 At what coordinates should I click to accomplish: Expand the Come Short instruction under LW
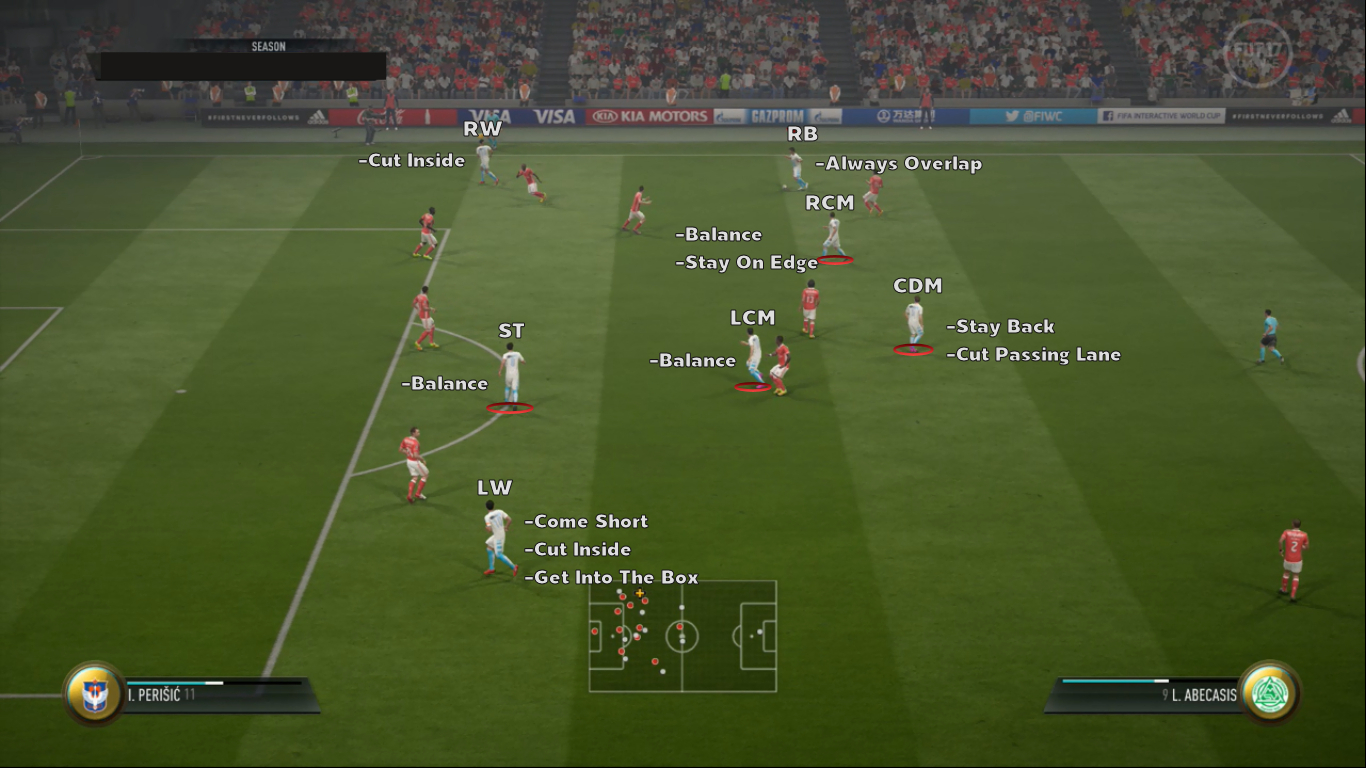[x=587, y=521]
